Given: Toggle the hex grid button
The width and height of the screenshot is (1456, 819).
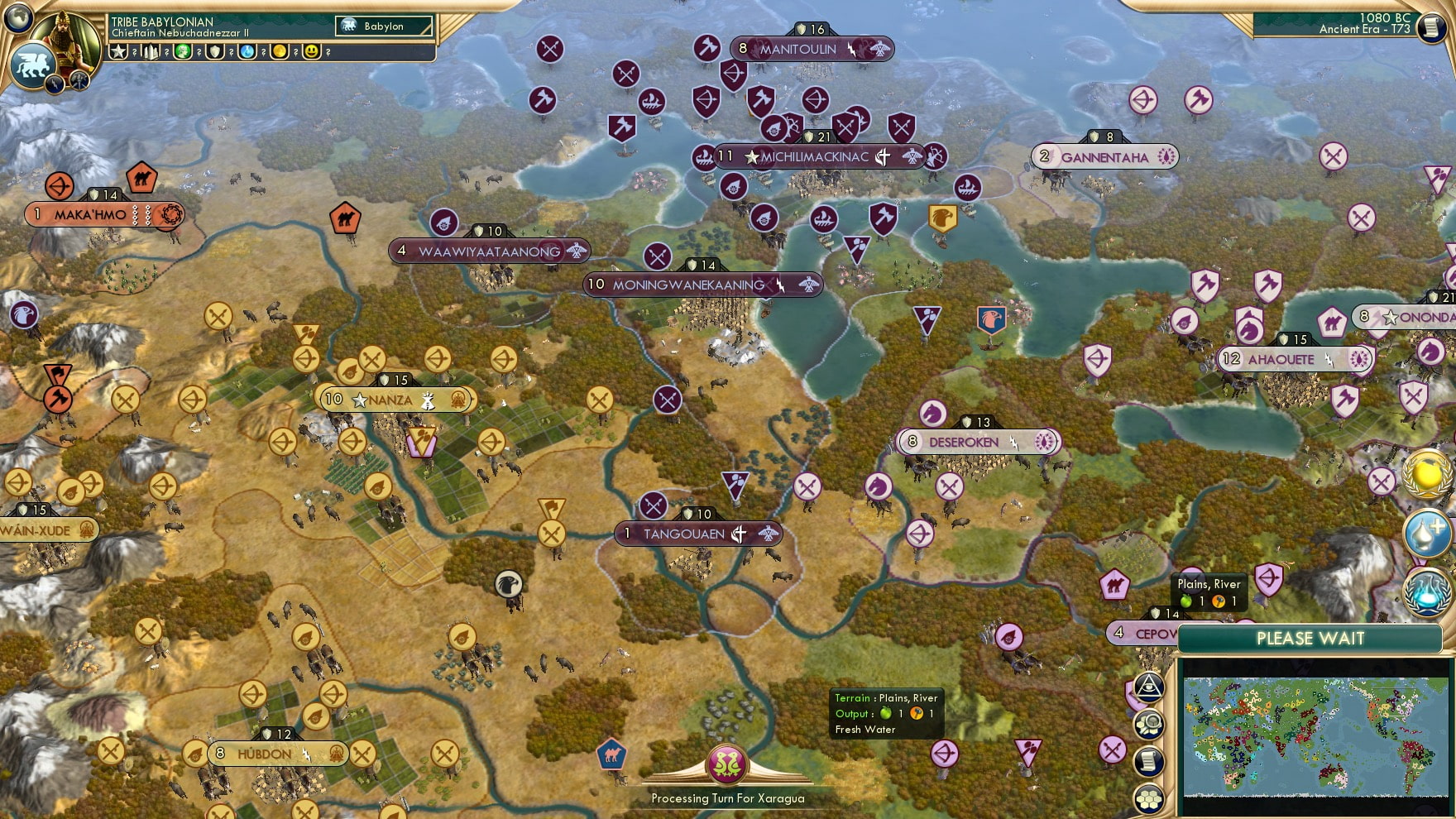Looking at the screenshot, I should pyautogui.click(x=1149, y=798).
